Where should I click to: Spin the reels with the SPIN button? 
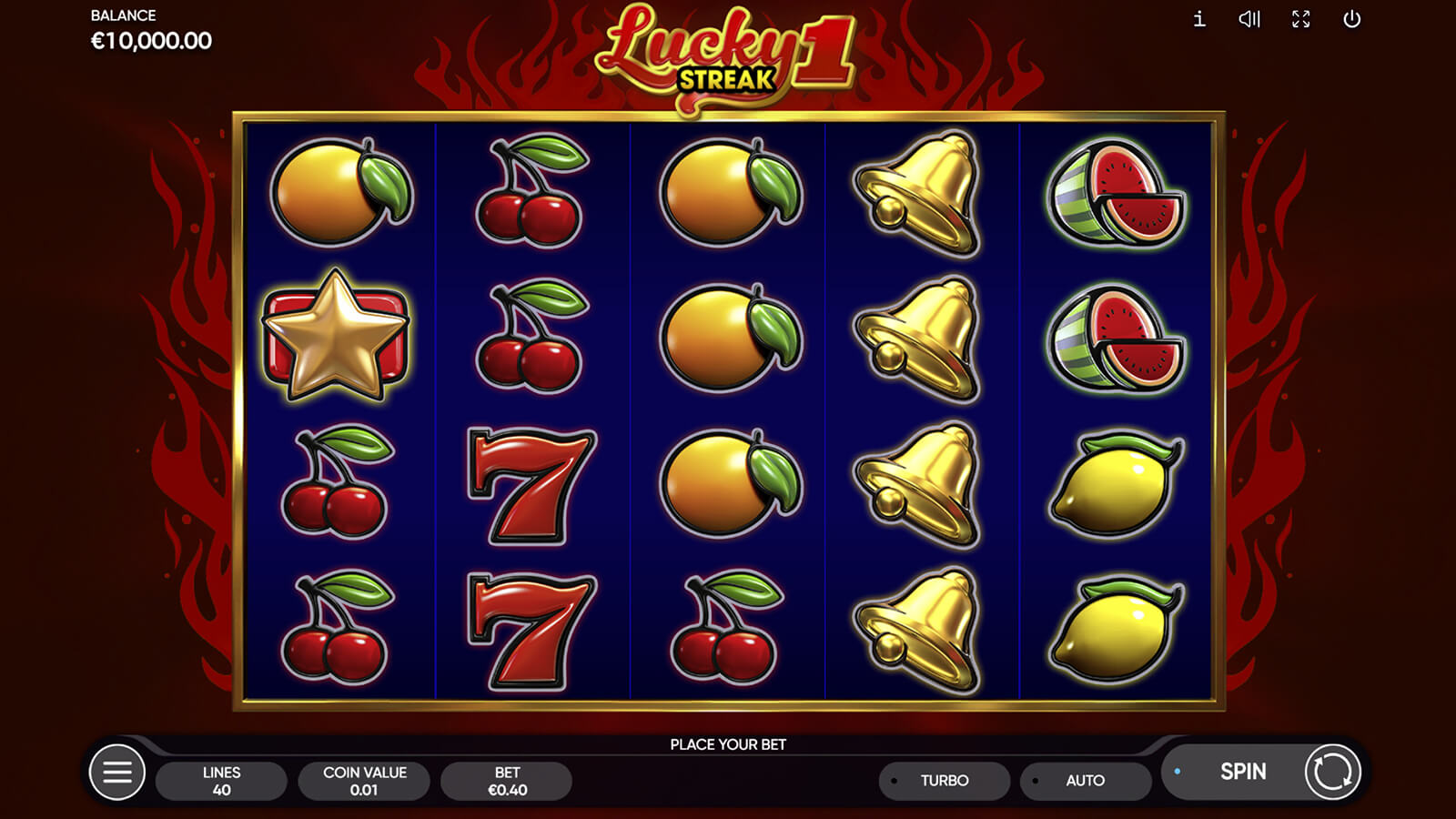[x=1242, y=772]
